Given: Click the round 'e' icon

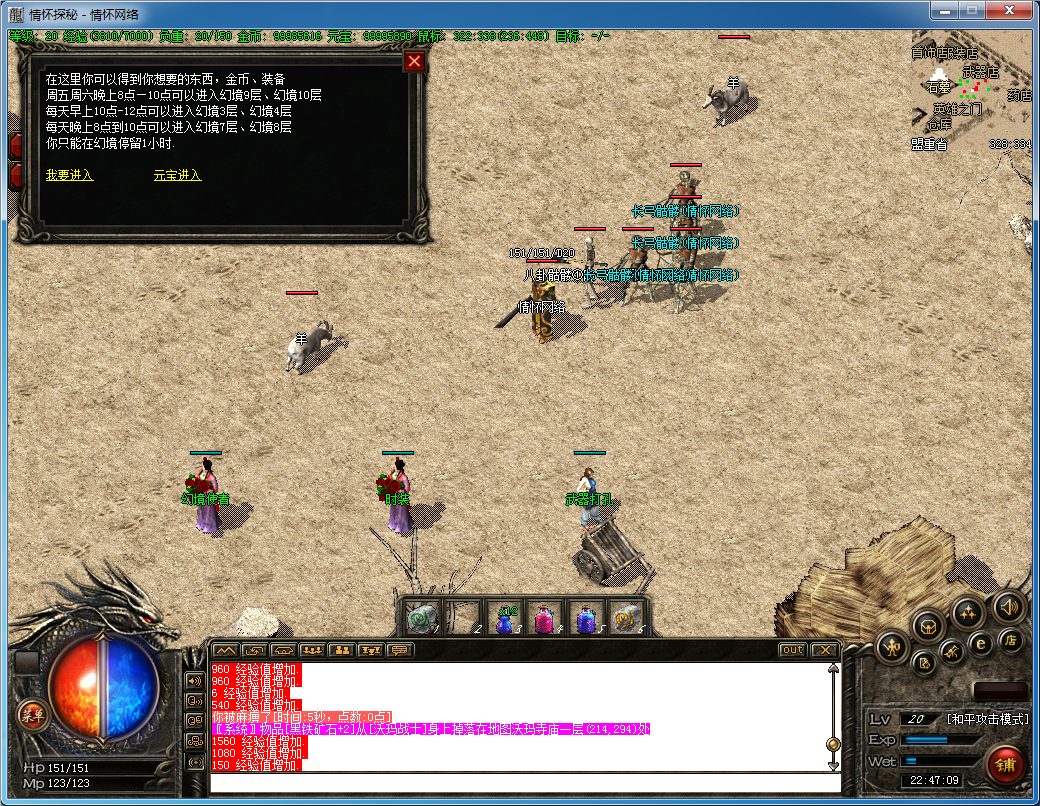Looking at the screenshot, I should (981, 644).
